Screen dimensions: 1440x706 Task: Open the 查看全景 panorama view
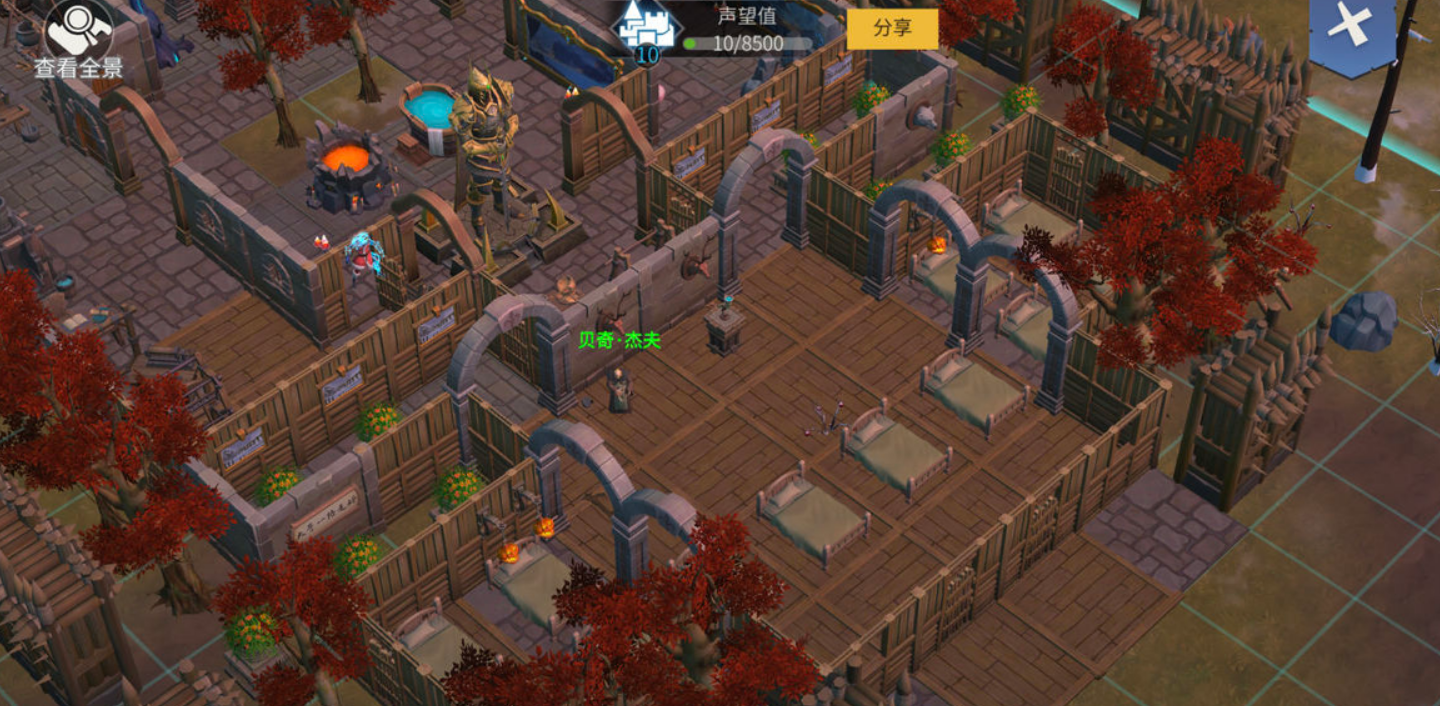(x=78, y=38)
